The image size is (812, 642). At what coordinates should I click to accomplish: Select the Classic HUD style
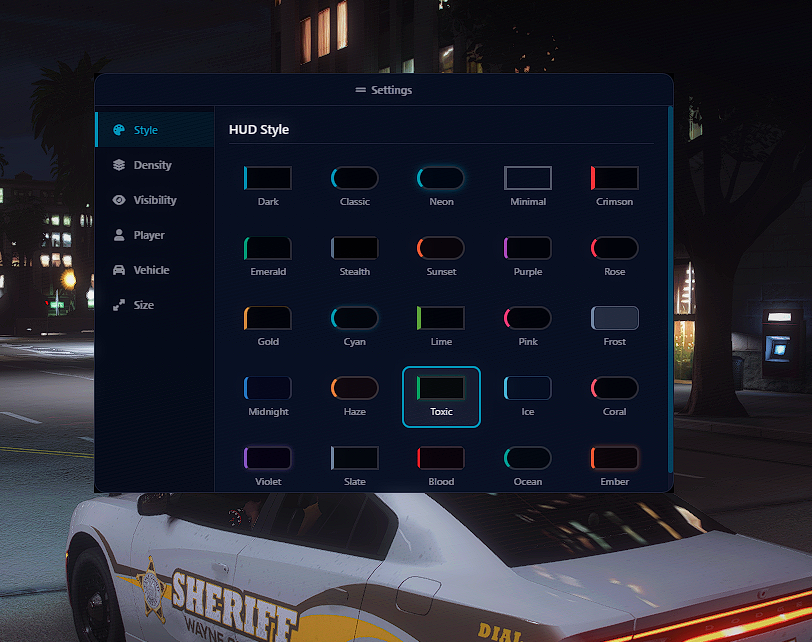coord(355,186)
